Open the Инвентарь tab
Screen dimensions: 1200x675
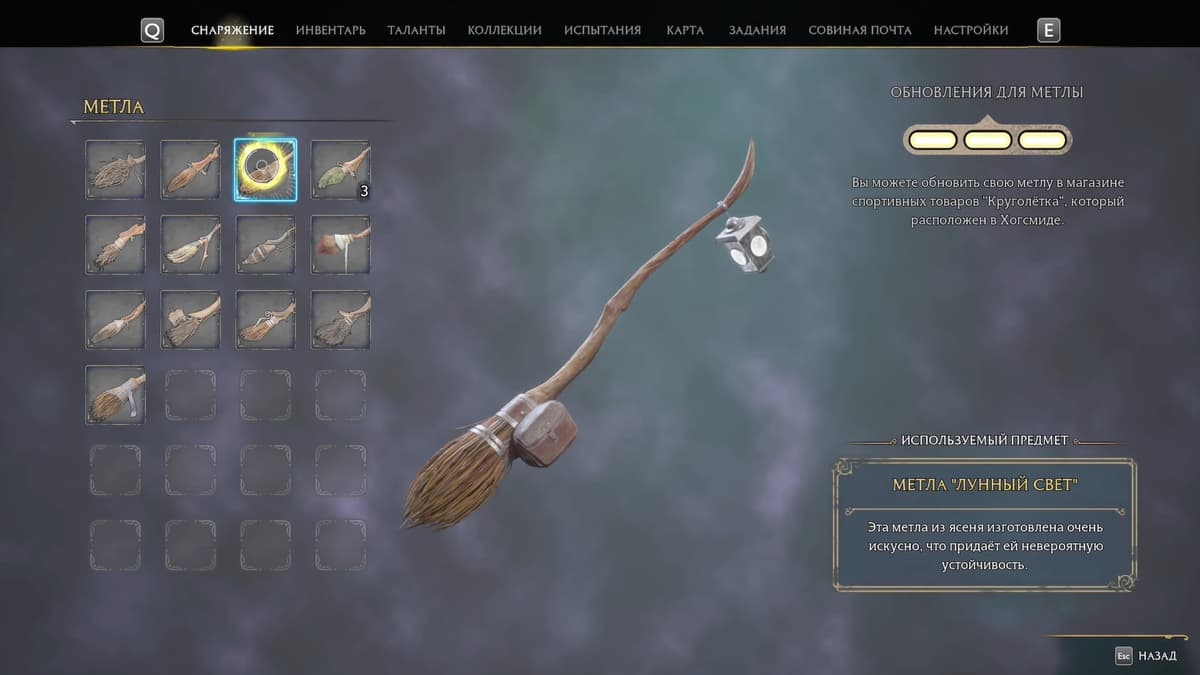[330, 30]
